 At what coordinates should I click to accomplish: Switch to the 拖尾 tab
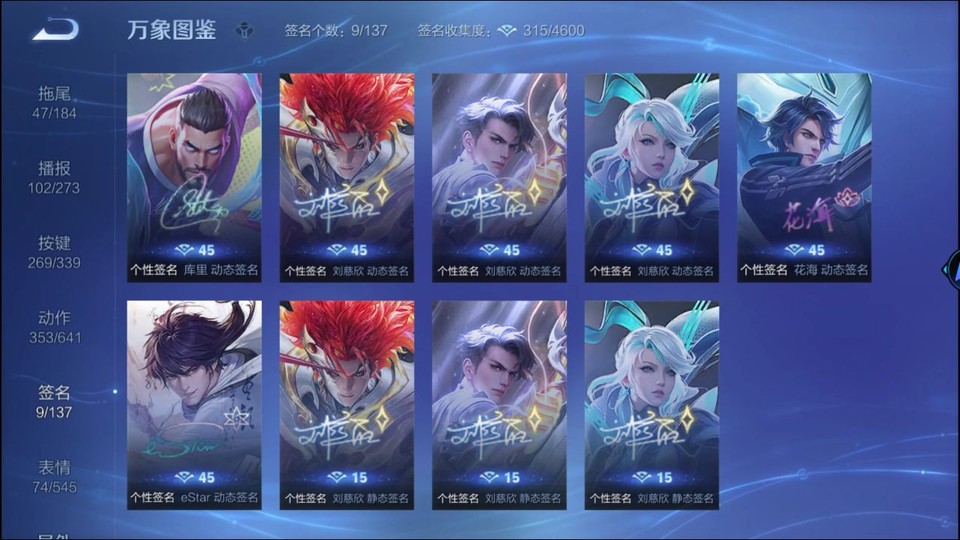tap(55, 102)
